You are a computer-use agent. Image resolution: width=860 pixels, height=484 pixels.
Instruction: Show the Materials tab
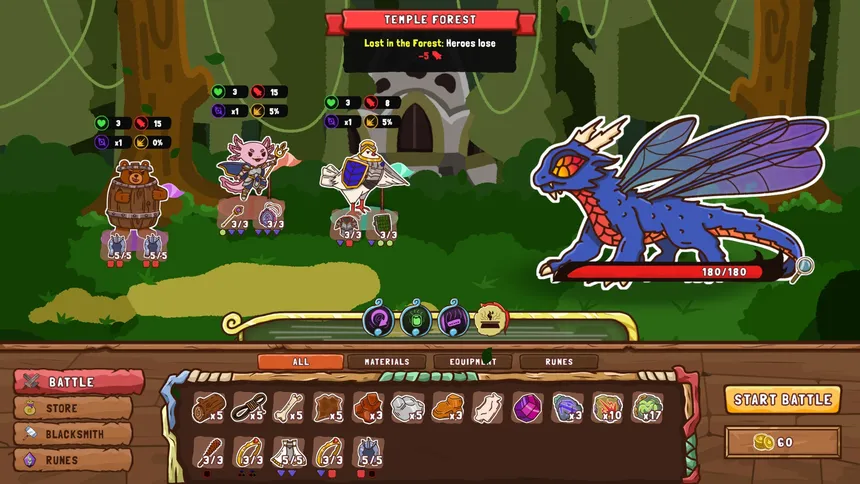(x=387, y=362)
